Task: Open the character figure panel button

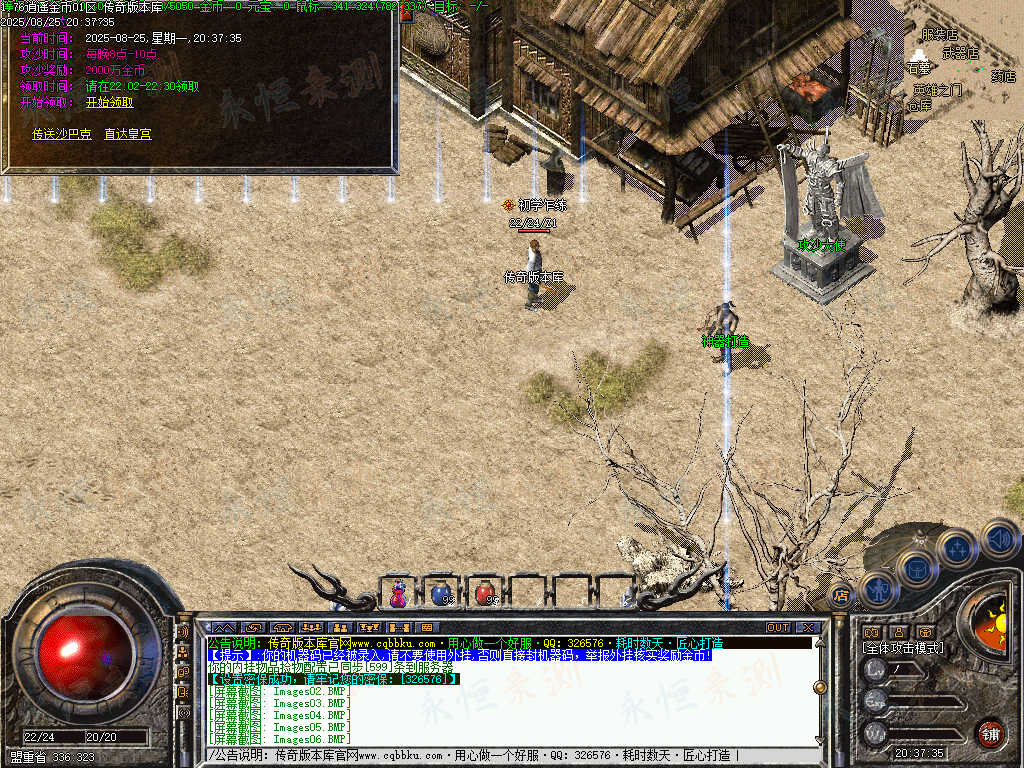Action: tap(877, 588)
